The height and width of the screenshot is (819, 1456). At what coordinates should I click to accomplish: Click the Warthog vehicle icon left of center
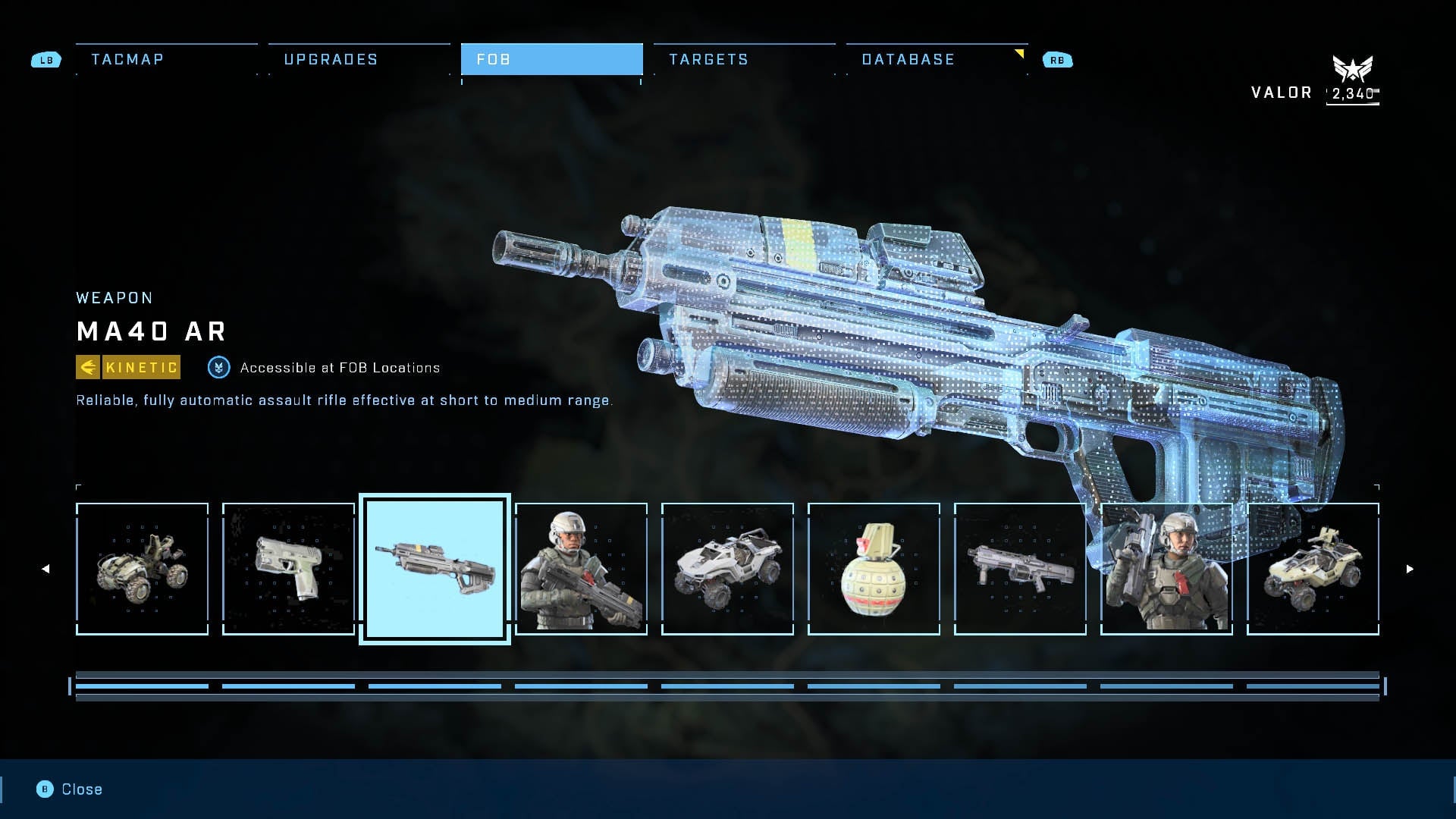click(726, 569)
